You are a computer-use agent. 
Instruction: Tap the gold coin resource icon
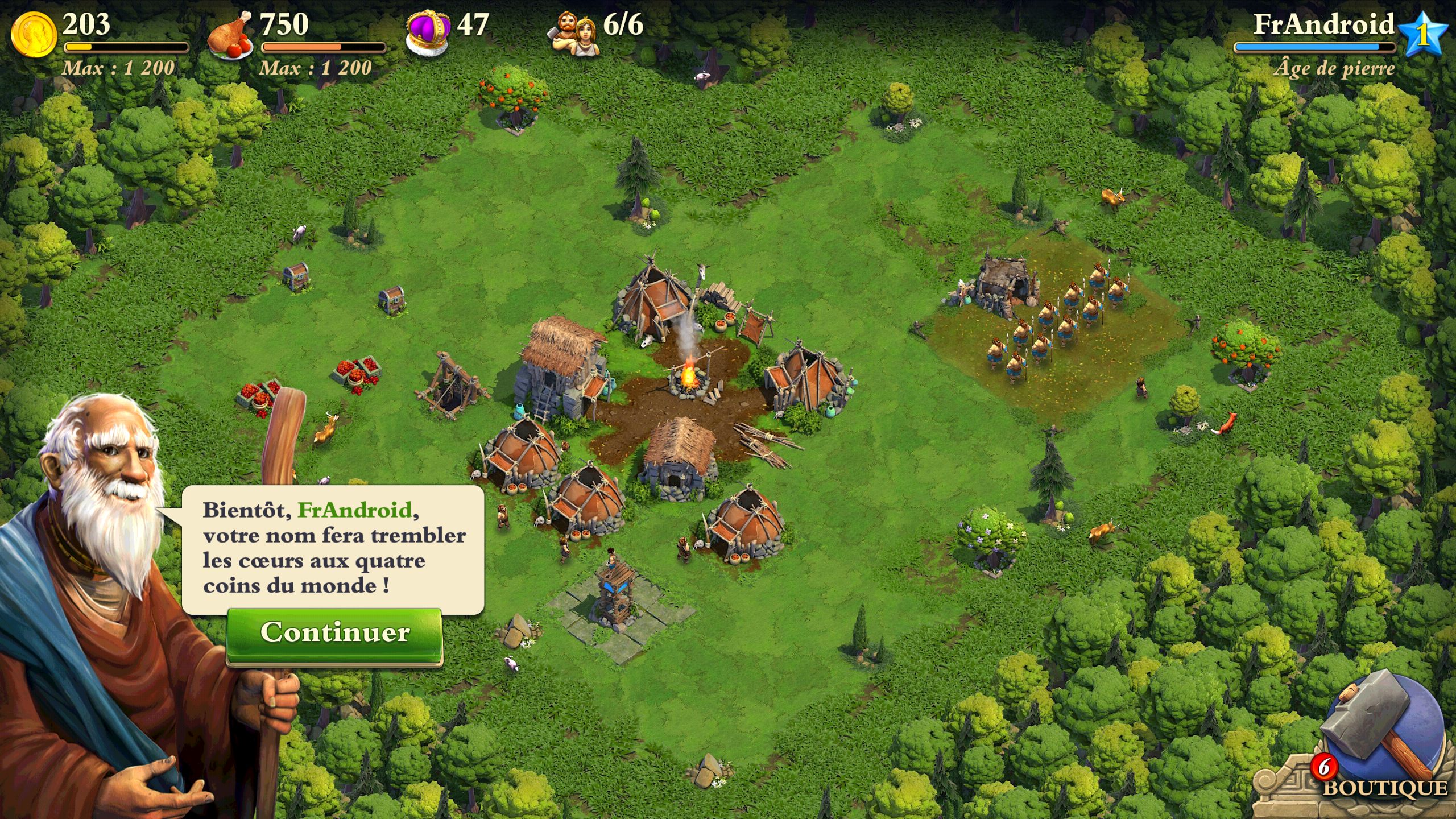click(x=34, y=35)
